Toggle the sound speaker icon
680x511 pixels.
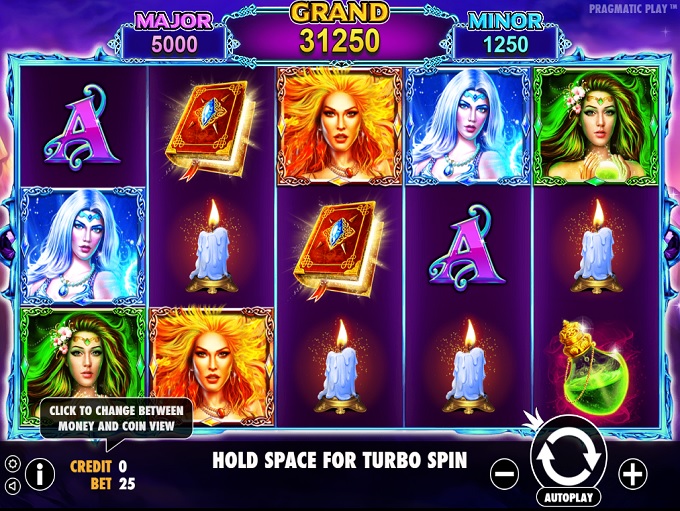12,485
